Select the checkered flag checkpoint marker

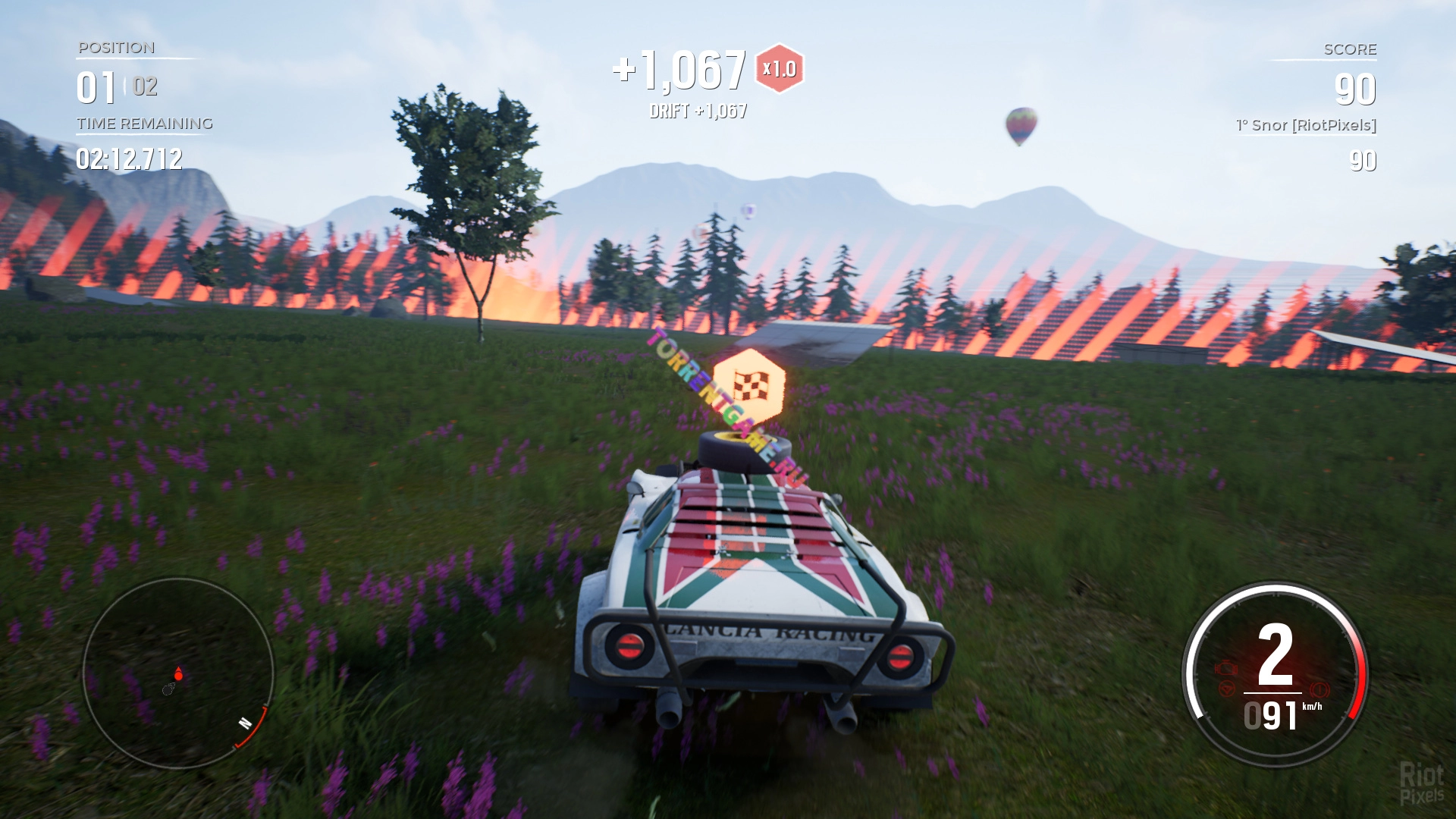(x=749, y=384)
